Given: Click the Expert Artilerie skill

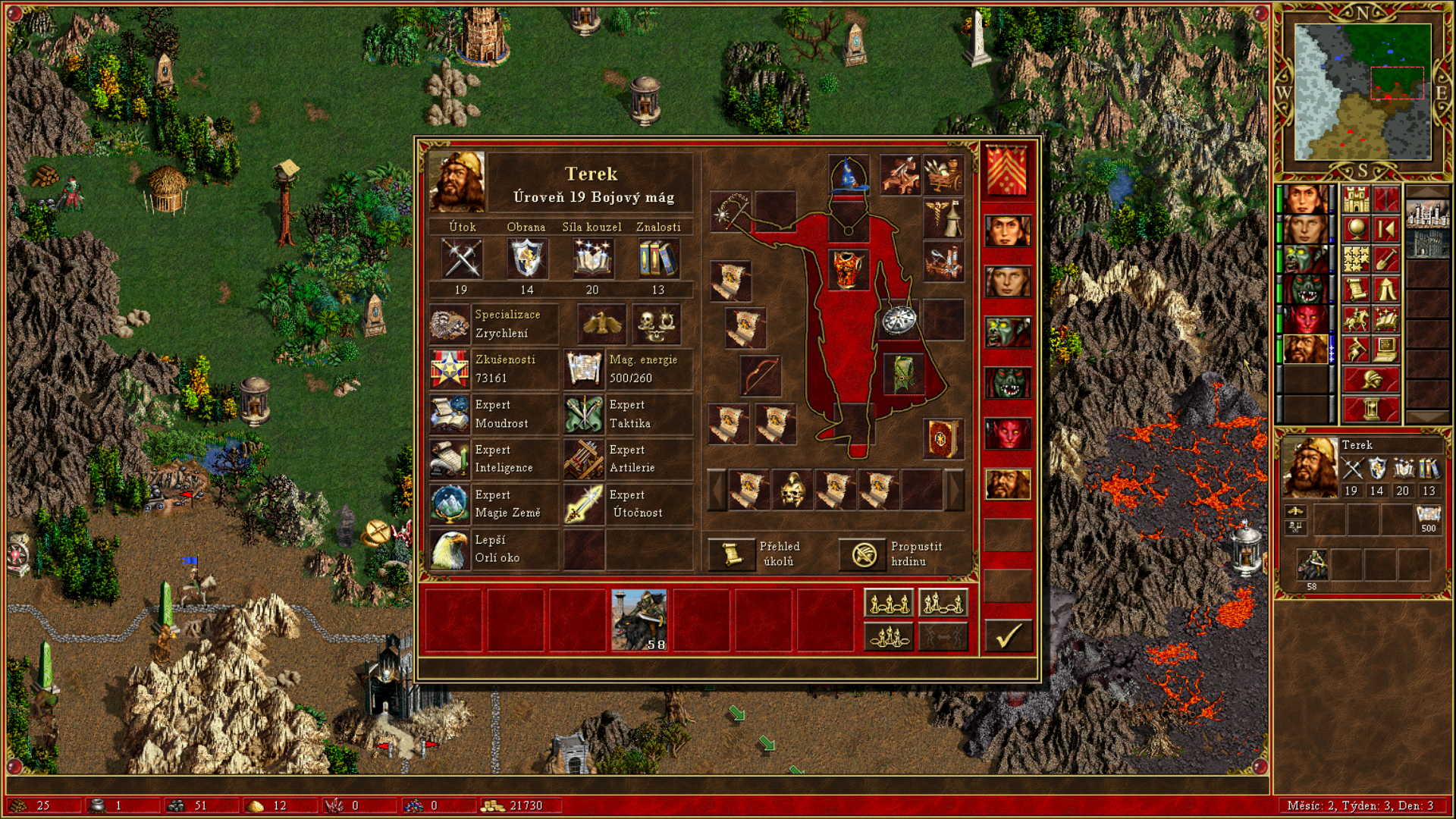Looking at the screenshot, I should pos(584,459).
